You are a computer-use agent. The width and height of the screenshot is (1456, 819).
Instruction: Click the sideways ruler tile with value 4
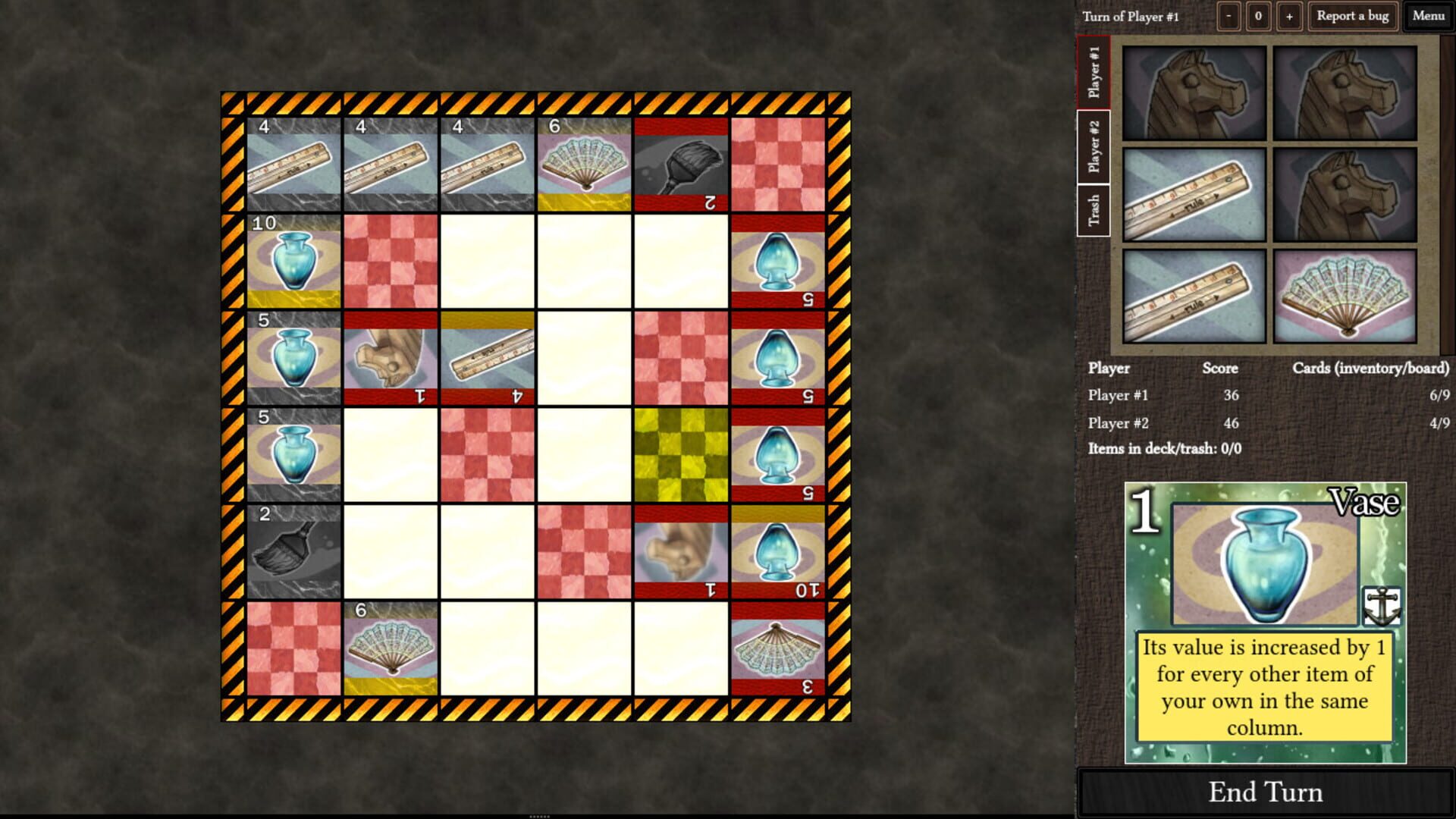pos(487,360)
